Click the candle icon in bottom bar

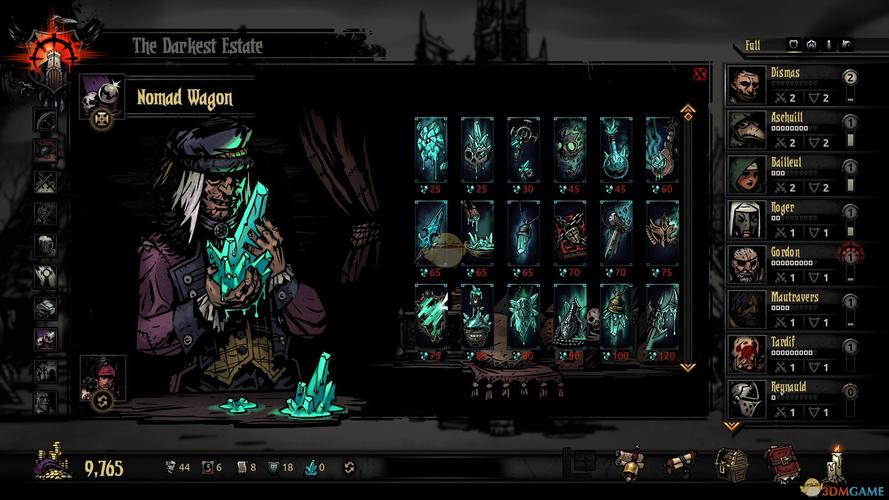836,464
